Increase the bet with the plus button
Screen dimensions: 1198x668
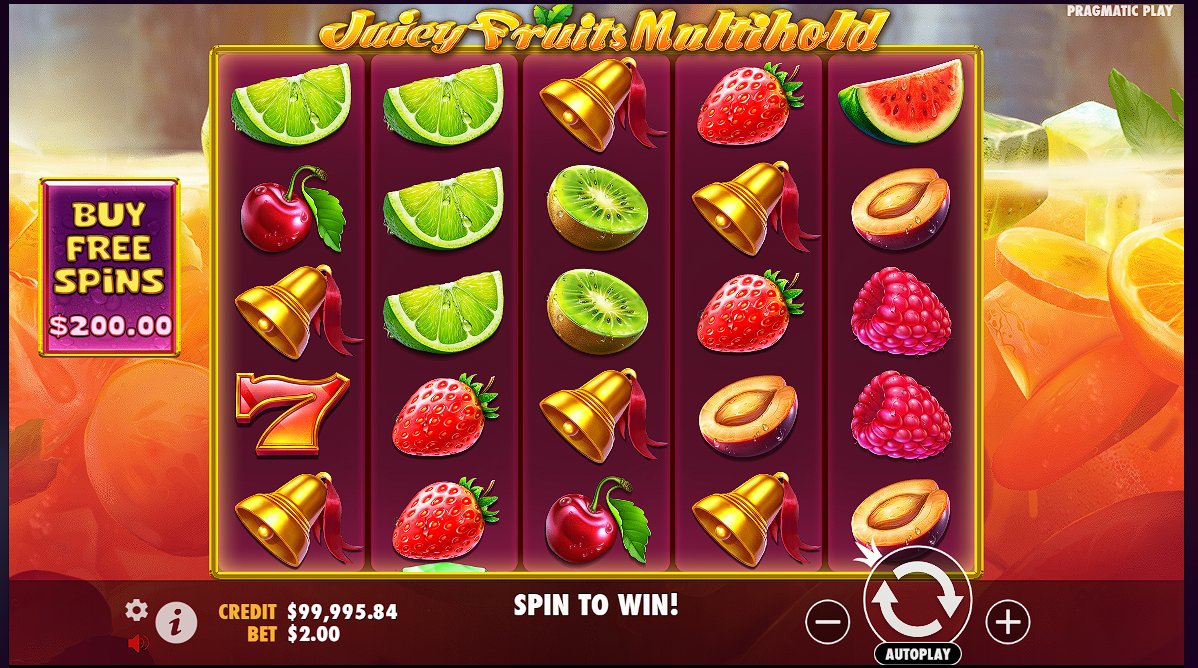[1007, 622]
